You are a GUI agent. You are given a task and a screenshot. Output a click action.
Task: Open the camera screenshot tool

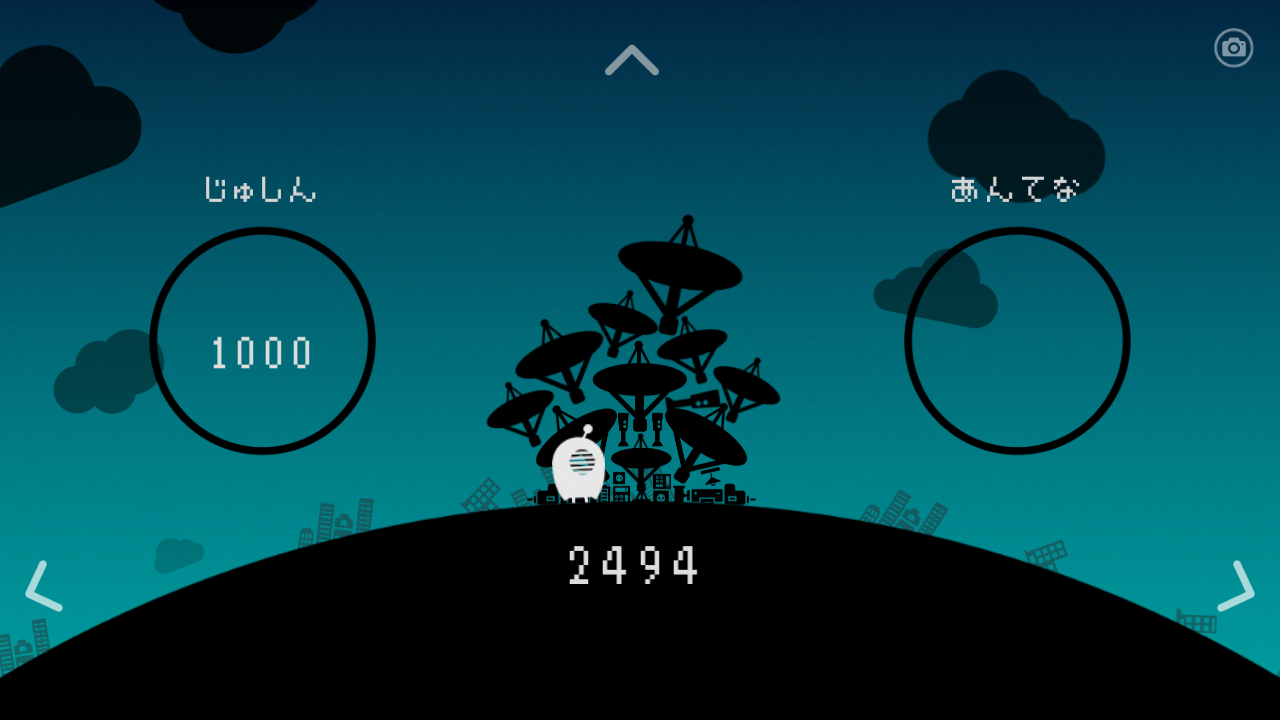coord(1232,47)
